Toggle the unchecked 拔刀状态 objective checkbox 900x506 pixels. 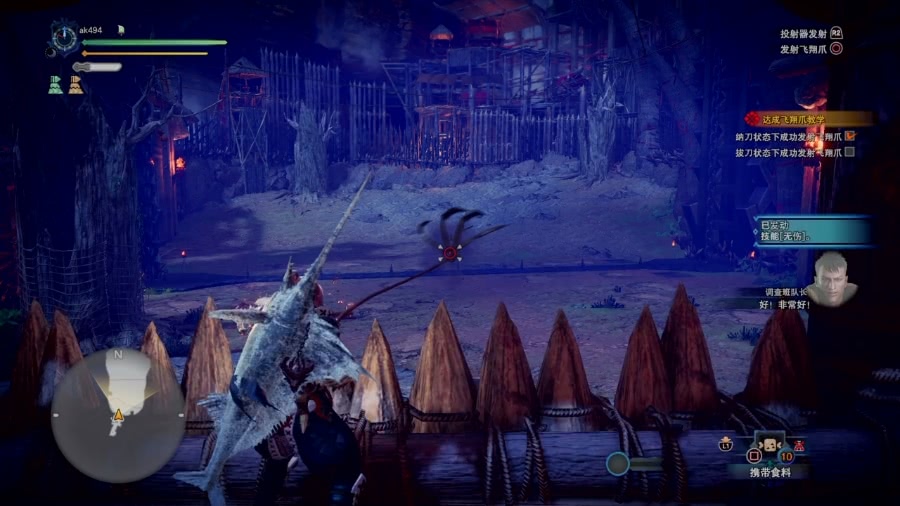coord(850,152)
